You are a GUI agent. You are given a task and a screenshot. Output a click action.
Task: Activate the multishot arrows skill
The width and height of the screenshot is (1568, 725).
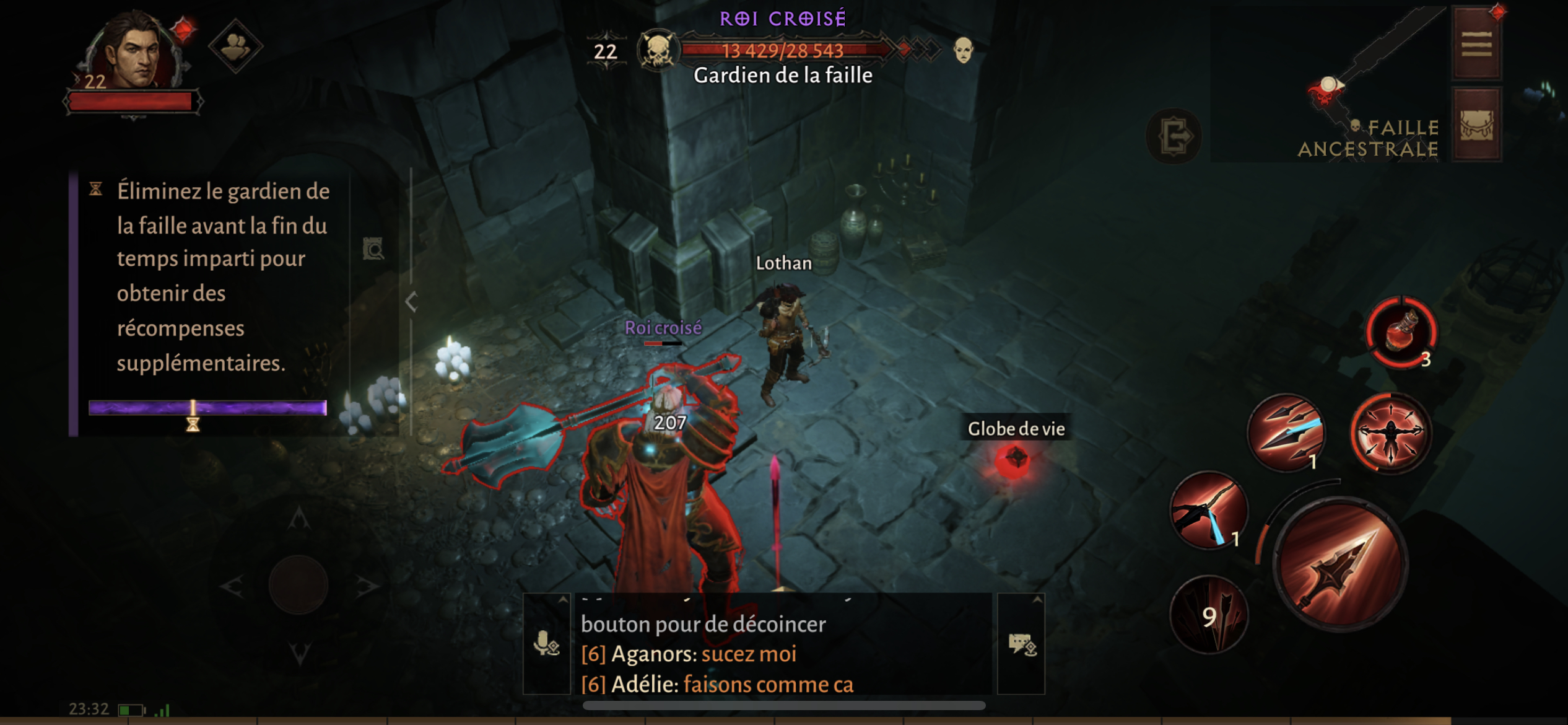point(1286,433)
